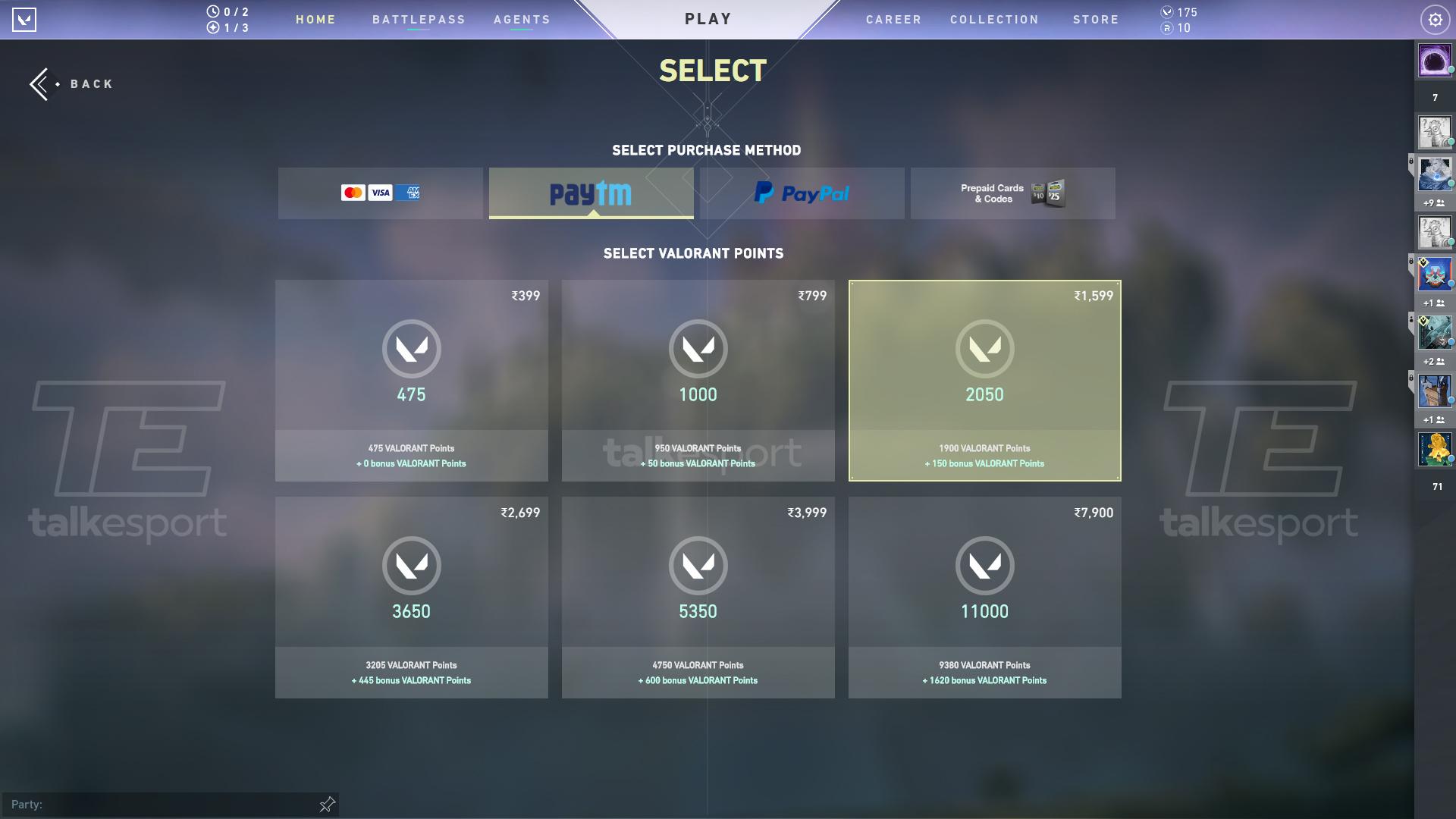The image size is (1456, 819).
Task: Open the Store tab
Action: pyautogui.click(x=1096, y=20)
